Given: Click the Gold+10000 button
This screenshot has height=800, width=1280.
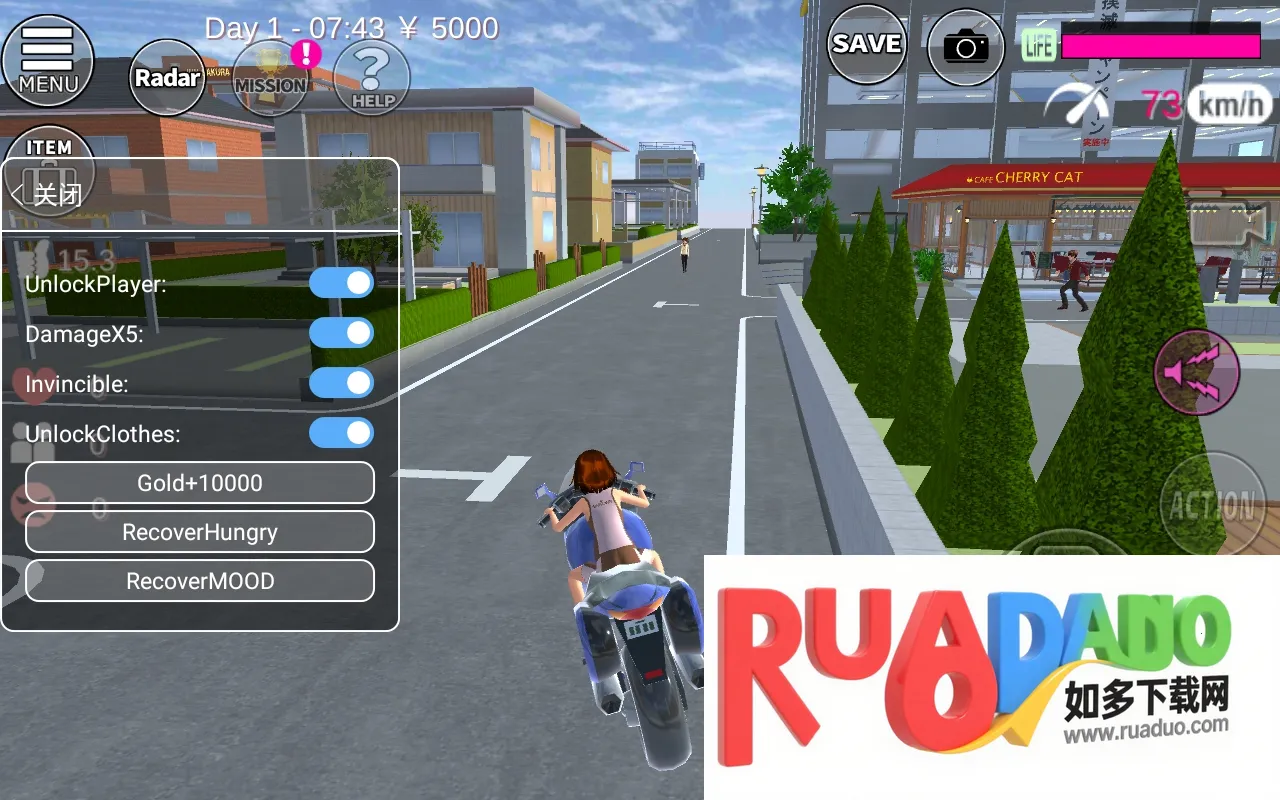Looking at the screenshot, I should [200, 483].
